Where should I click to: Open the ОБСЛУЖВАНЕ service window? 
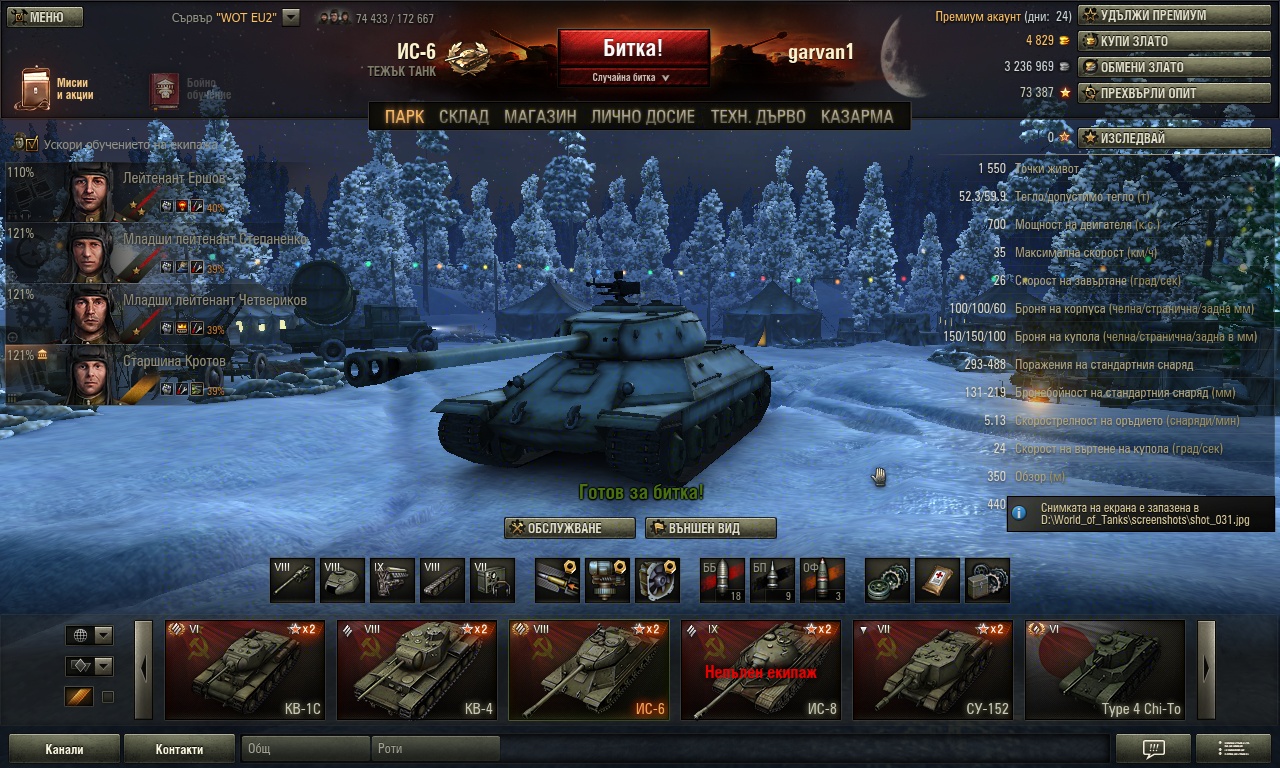[x=570, y=528]
